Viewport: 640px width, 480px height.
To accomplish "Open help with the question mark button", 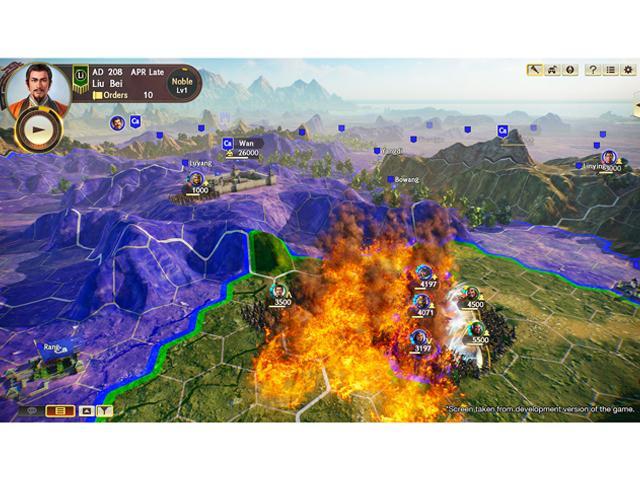I will 593,70.
